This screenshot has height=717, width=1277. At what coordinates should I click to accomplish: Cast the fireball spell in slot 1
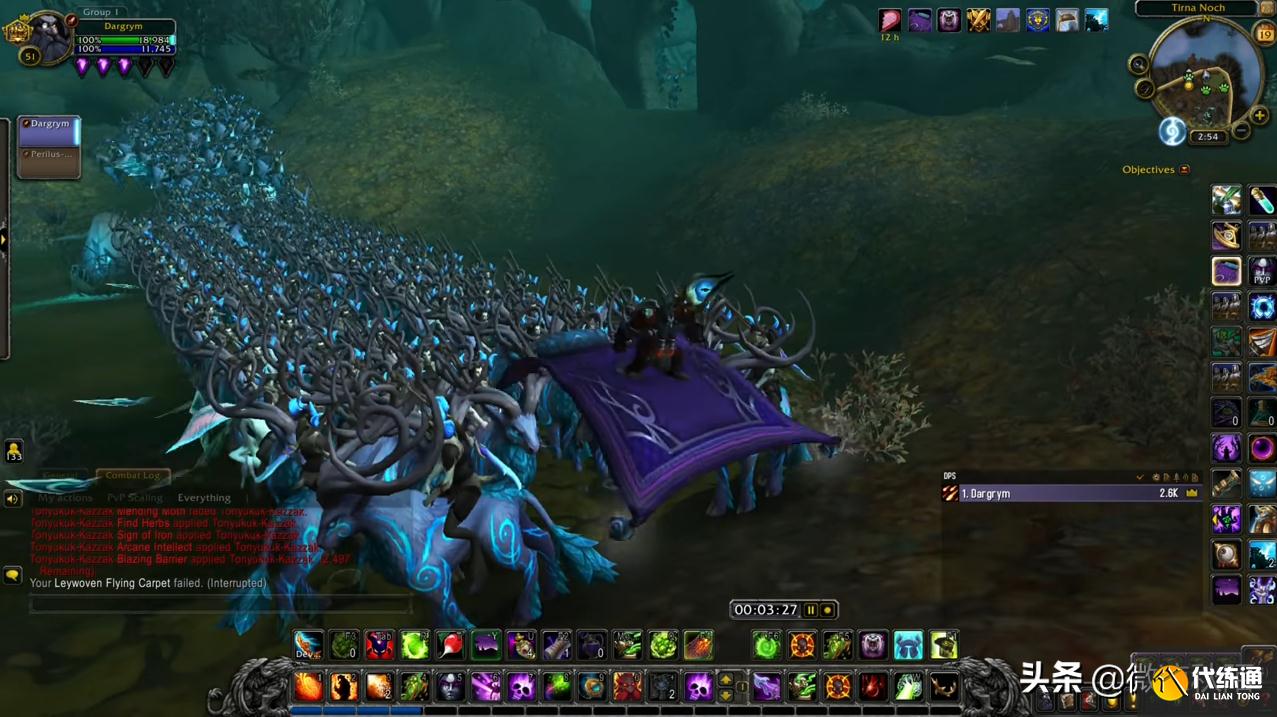[308, 687]
